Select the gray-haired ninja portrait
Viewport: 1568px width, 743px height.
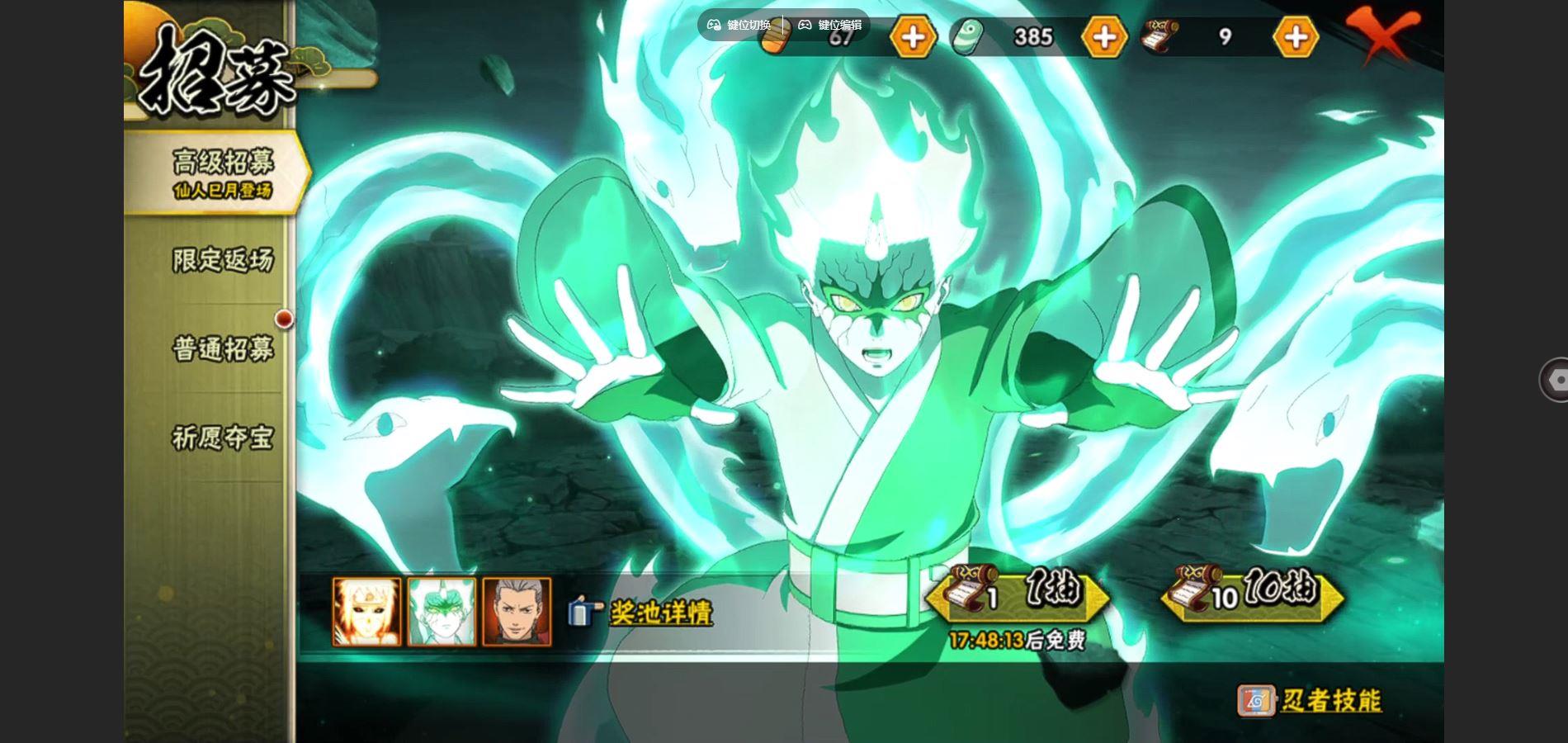pyautogui.click(x=517, y=612)
